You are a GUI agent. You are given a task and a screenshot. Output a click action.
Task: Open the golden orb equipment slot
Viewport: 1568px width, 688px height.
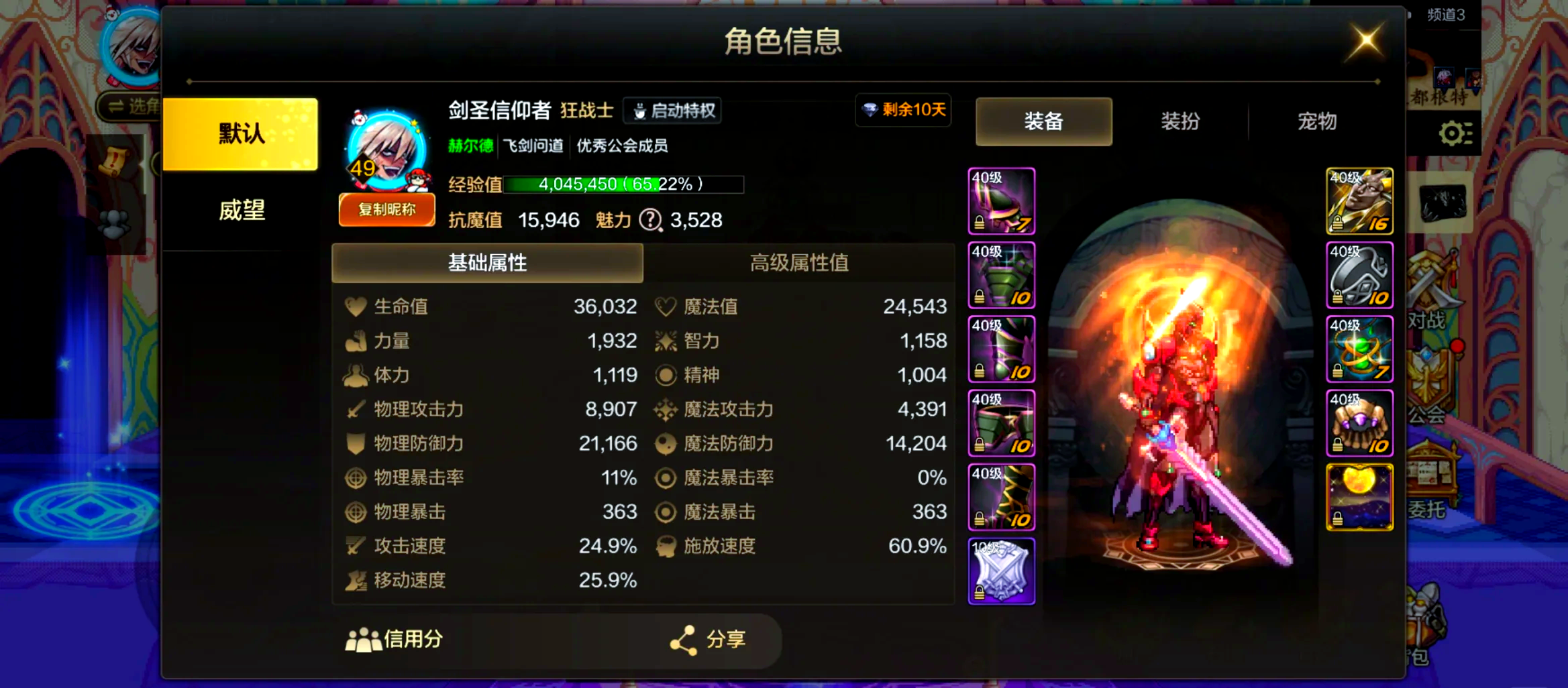[x=1359, y=498]
